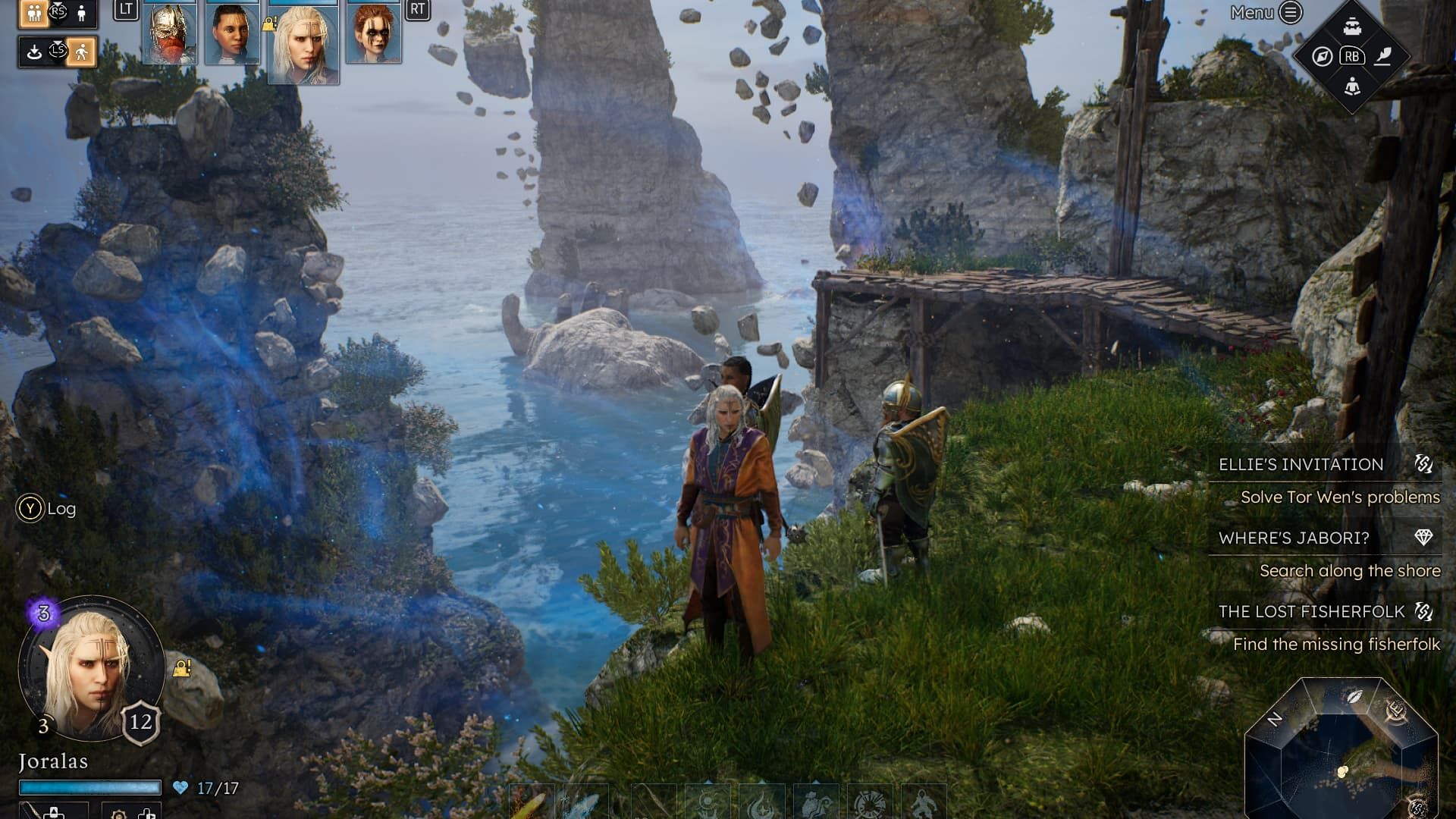1456x819 pixels.
Task: Click the yellow encumbrance weight warning icon
Action: (182, 668)
